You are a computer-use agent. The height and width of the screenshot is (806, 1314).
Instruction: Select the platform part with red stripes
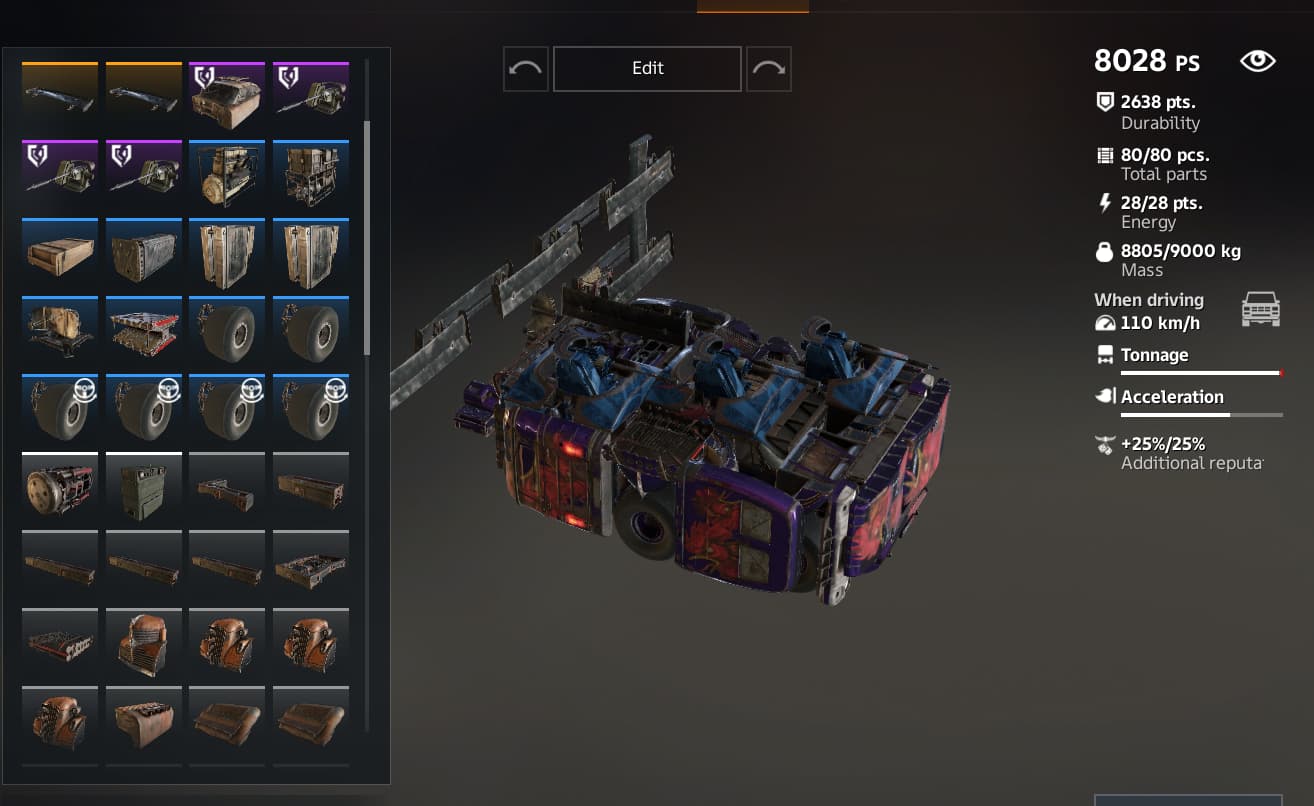pyautogui.click(x=143, y=332)
